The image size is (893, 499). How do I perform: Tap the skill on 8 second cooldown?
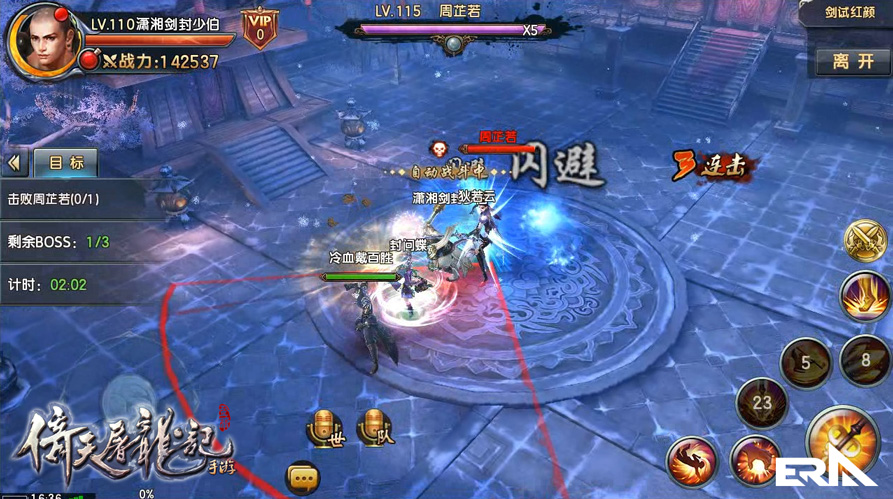click(866, 357)
